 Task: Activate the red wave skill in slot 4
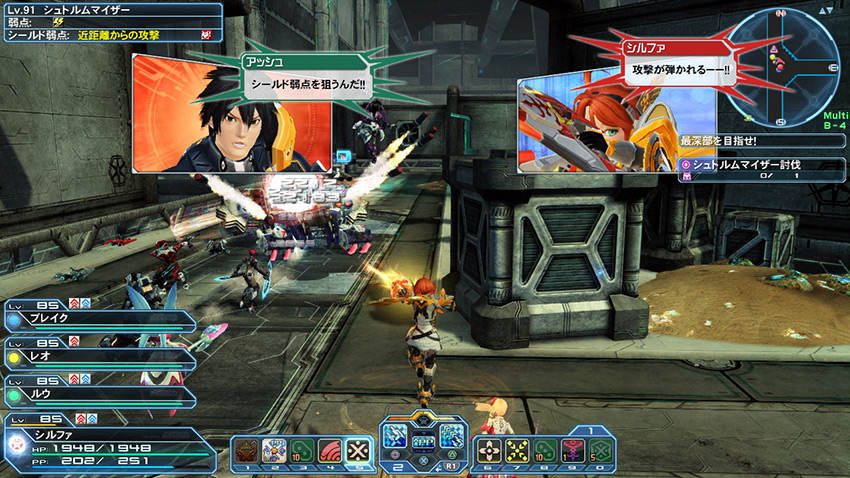(x=330, y=451)
